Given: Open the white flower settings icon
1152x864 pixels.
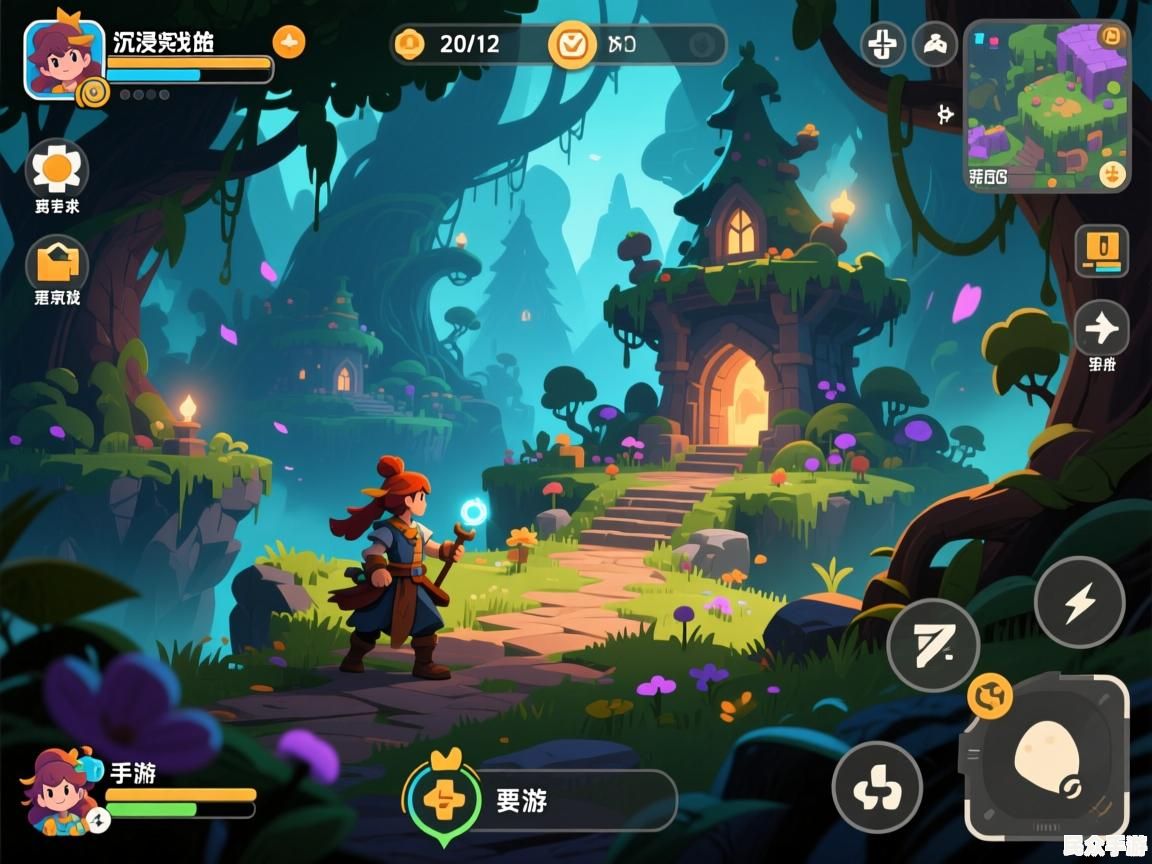Looking at the screenshot, I should (57, 168).
